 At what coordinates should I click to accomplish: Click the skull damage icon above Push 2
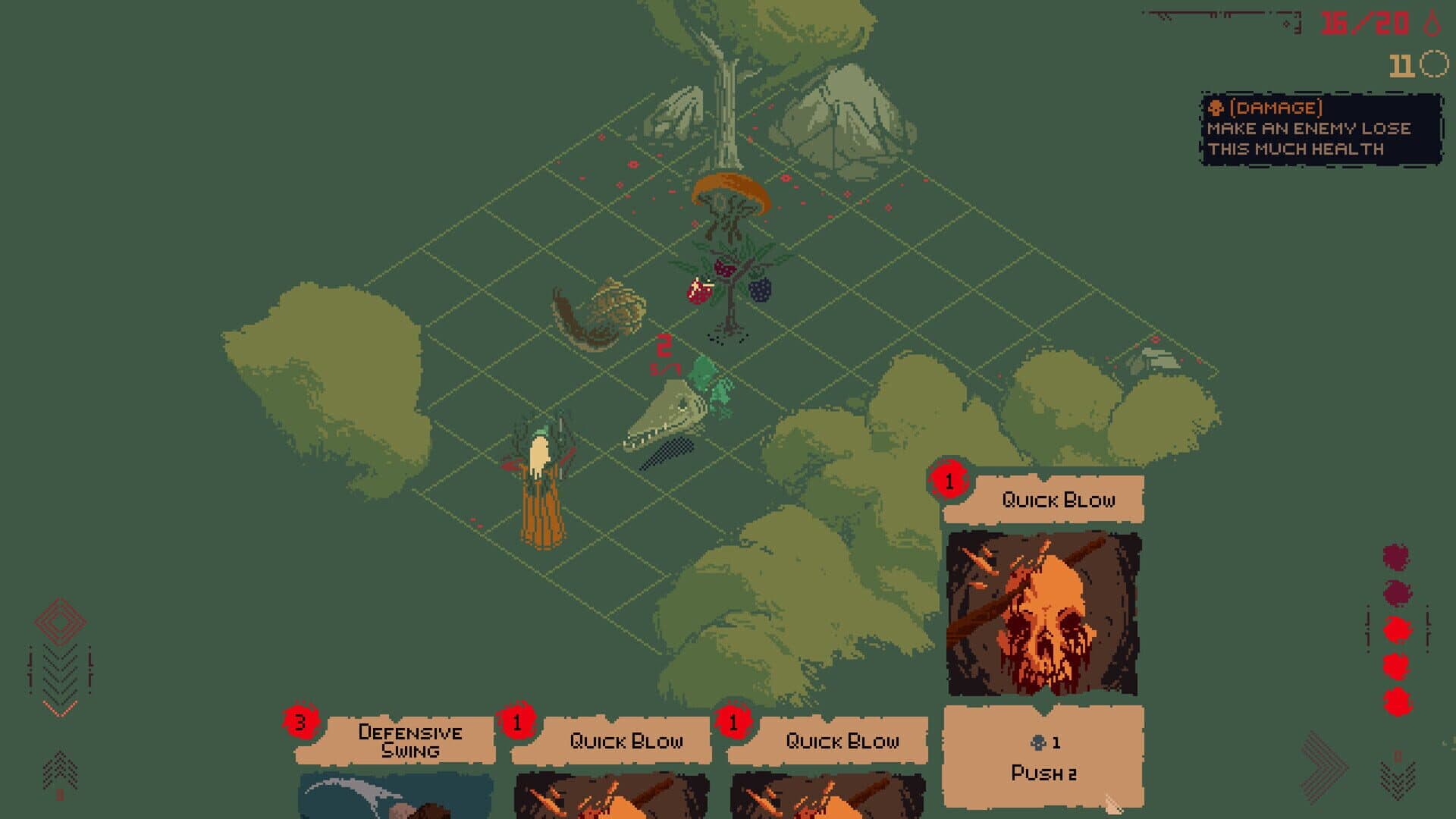[1038, 742]
